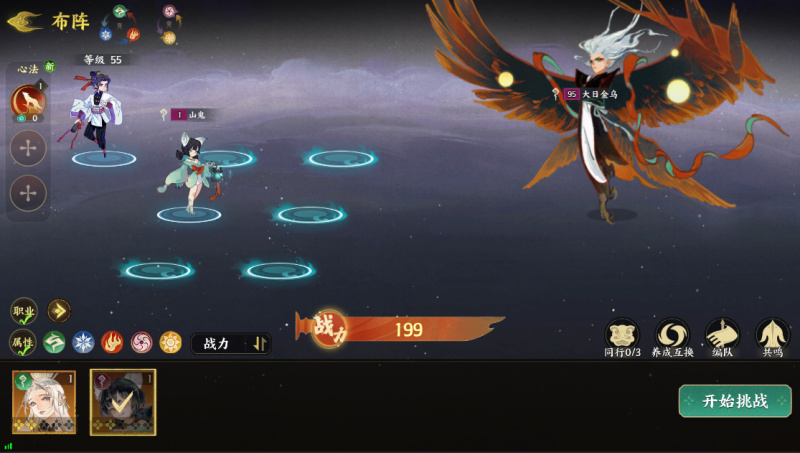Screen dimensions: 800x453
Task: Deselect the checked dark-haired character card
Action: 122,402
